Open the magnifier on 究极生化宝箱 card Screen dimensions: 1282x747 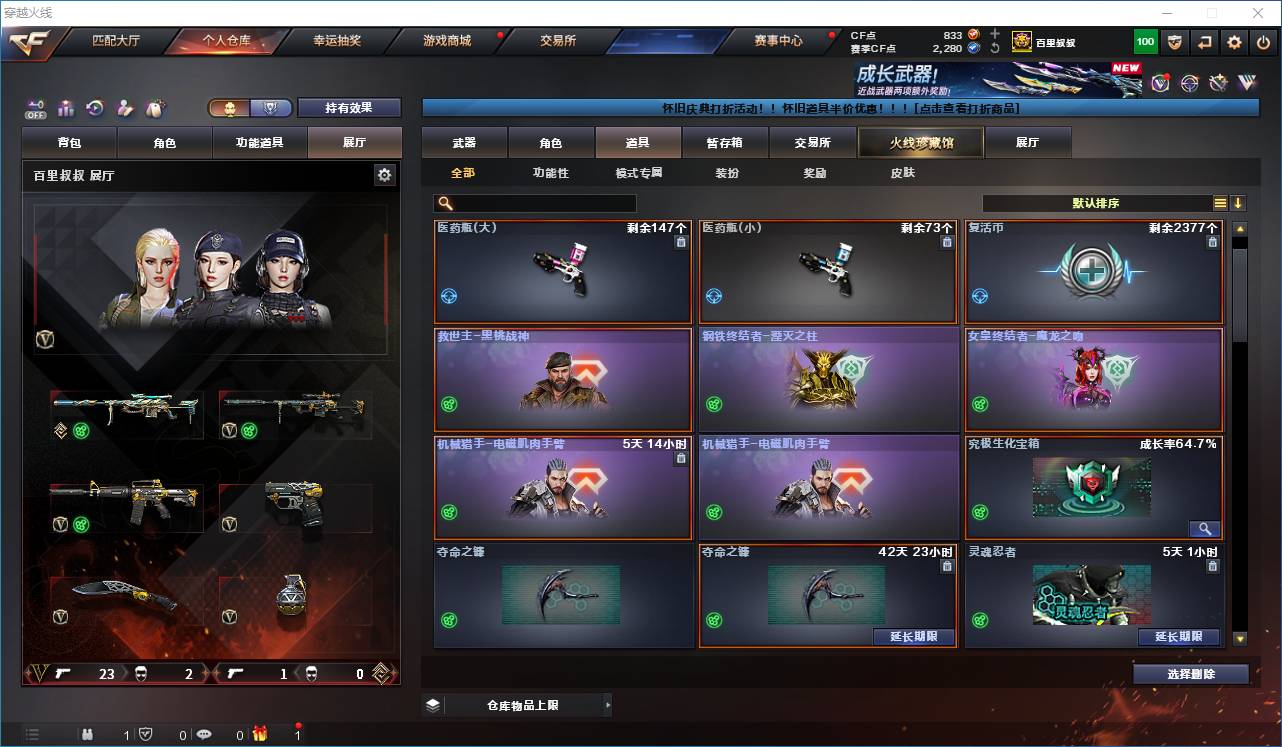[1204, 529]
